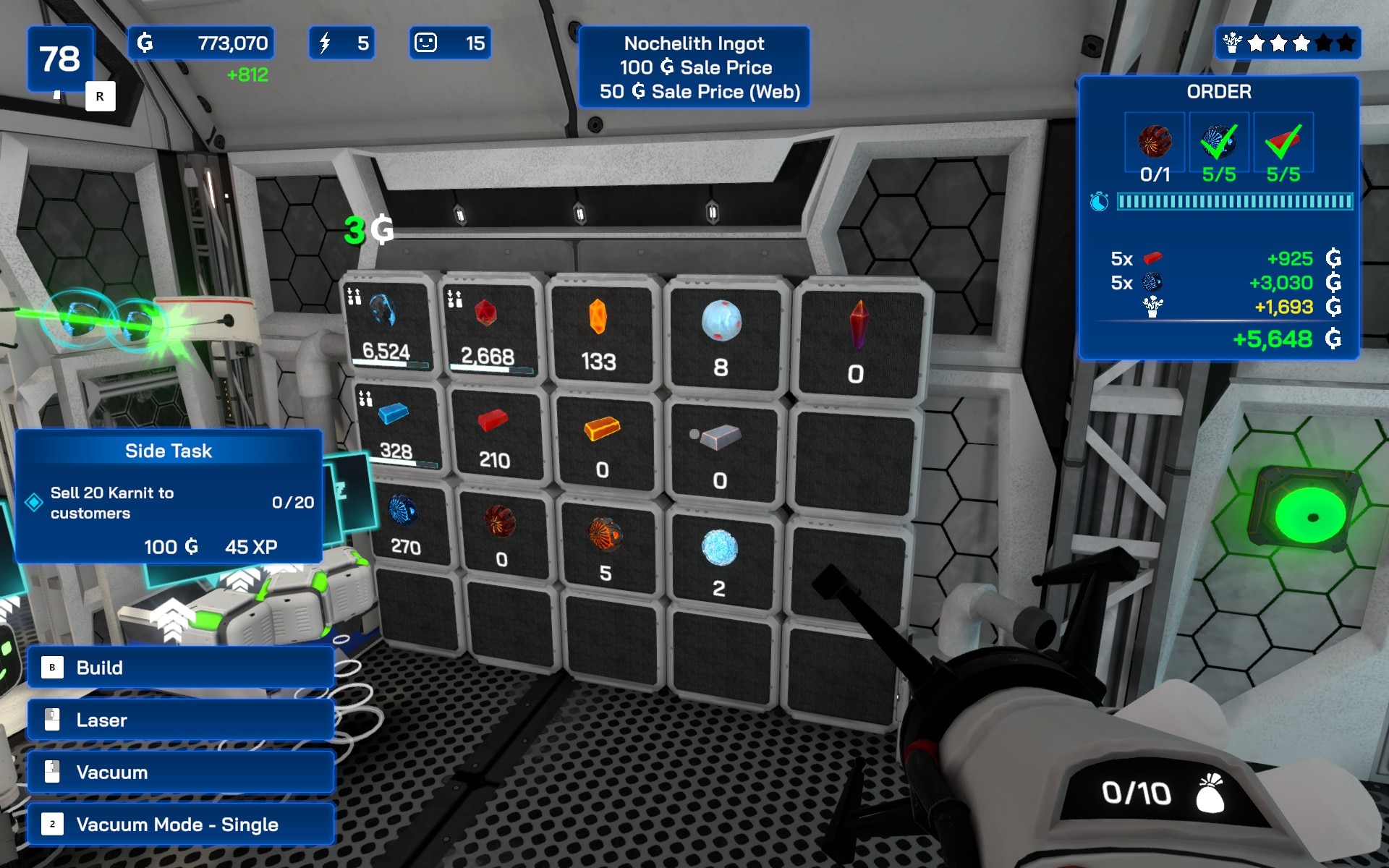Pick the orange crystal slot showing 133
The height and width of the screenshot is (868, 1389).
(599, 333)
